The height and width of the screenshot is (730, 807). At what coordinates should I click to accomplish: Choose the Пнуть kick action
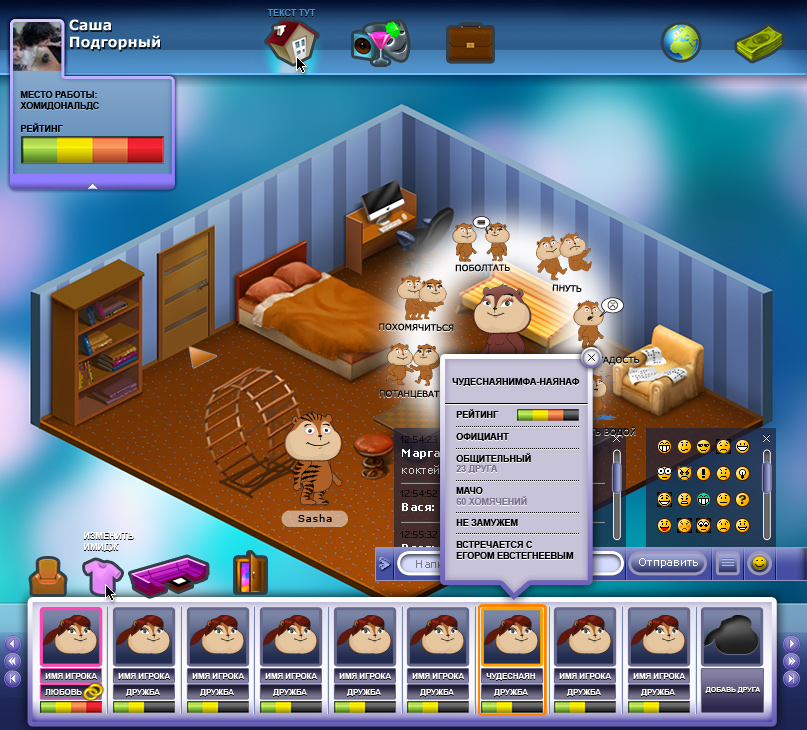click(x=562, y=262)
